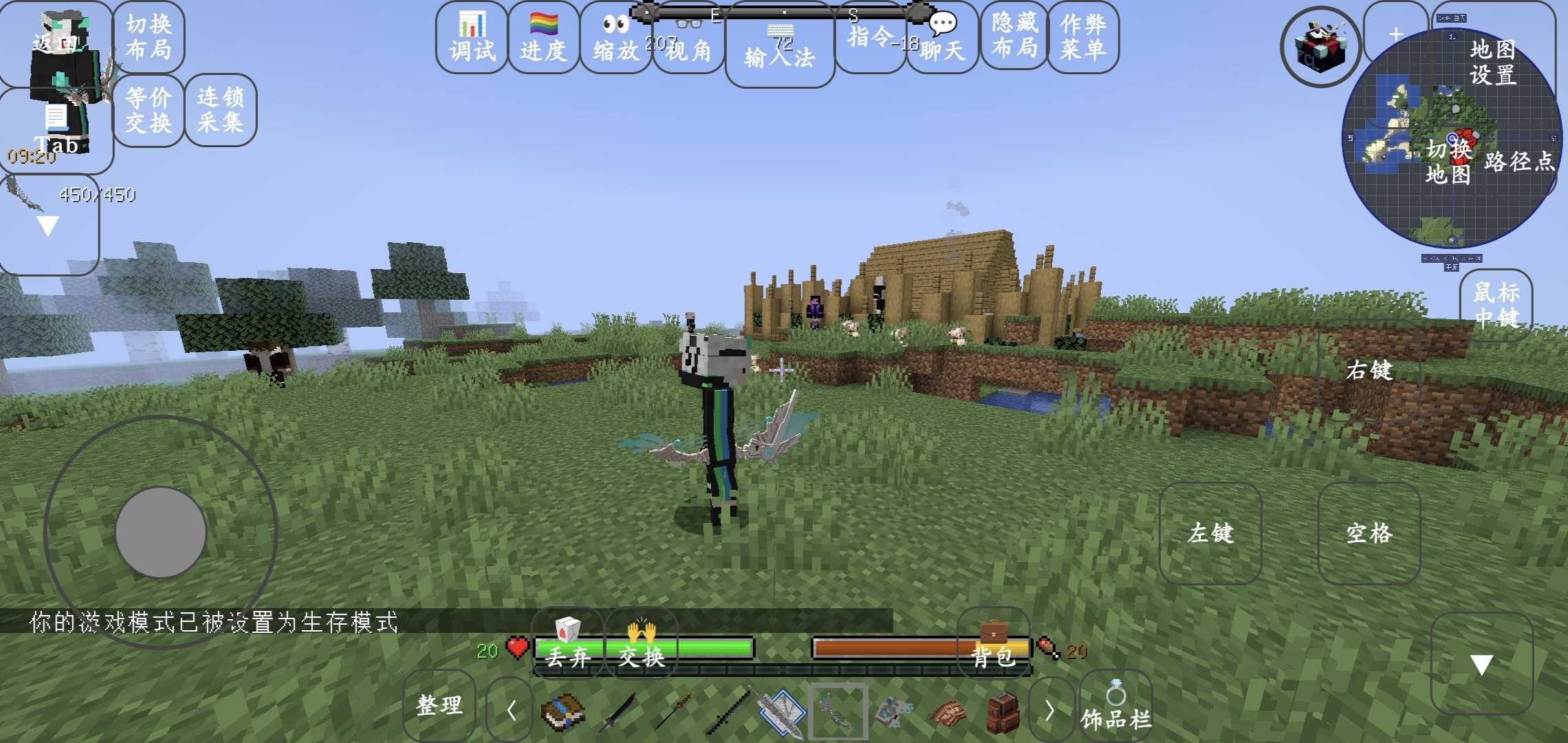Screen dimensions: 1568x743
Task: Tap 隐藏布局 to hide the controls
Action: pyautogui.click(x=1014, y=36)
